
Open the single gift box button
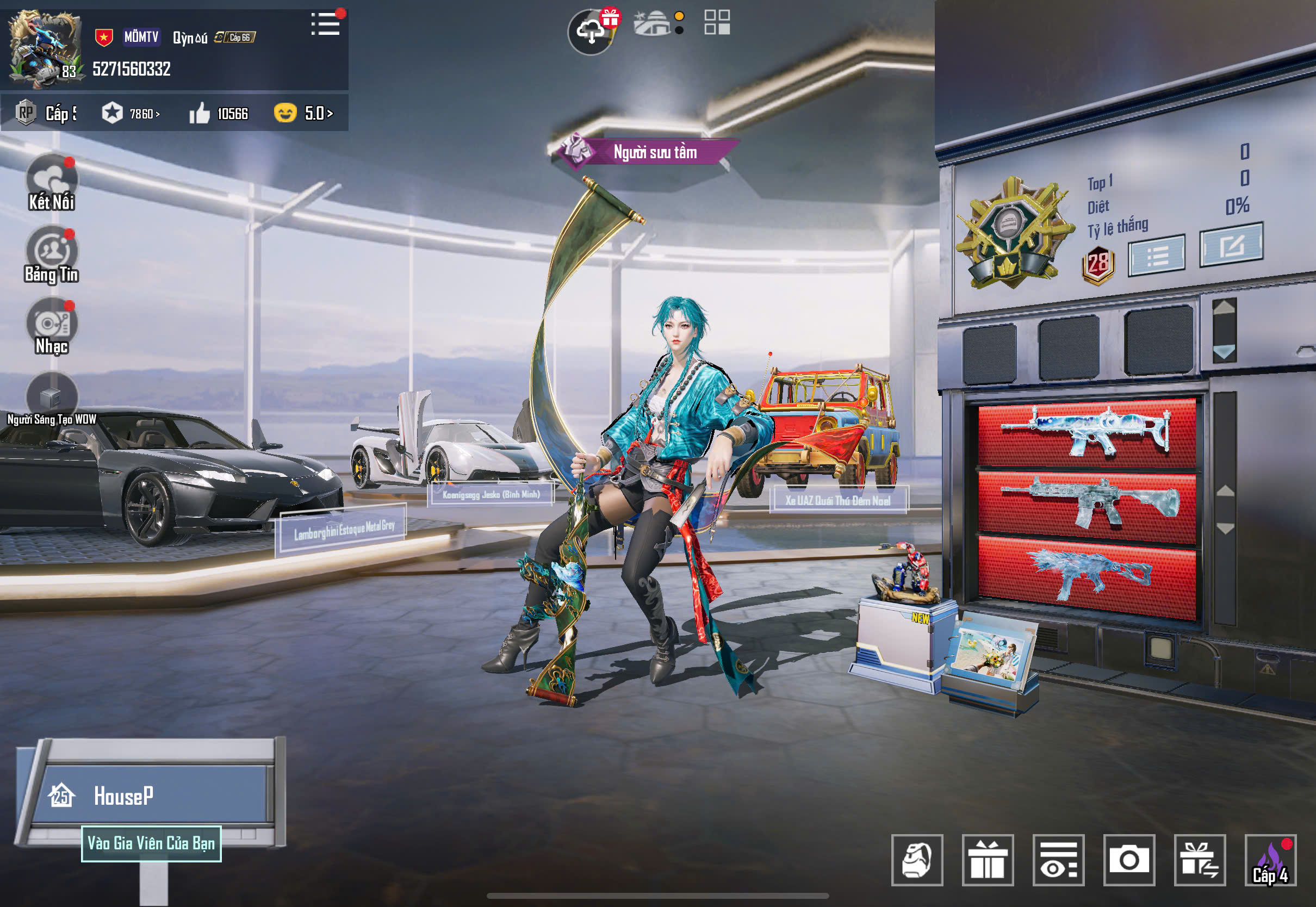pos(988,860)
